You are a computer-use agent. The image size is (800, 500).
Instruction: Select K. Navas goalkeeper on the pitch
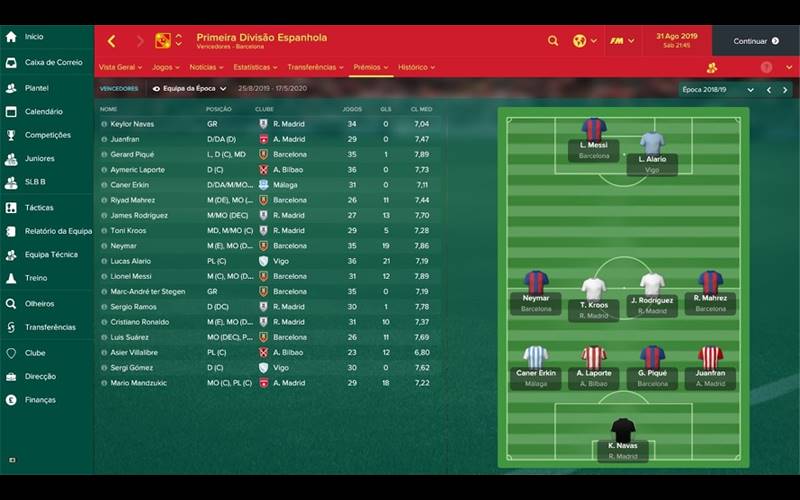coord(623,430)
